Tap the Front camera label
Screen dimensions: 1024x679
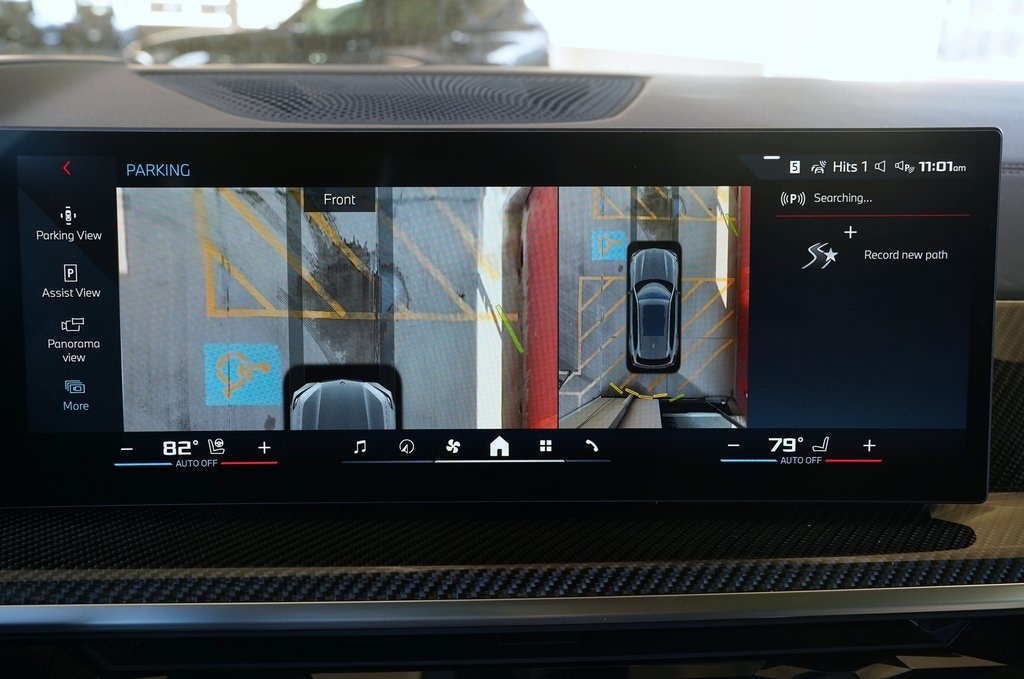pyautogui.click(x=339, y=200)
